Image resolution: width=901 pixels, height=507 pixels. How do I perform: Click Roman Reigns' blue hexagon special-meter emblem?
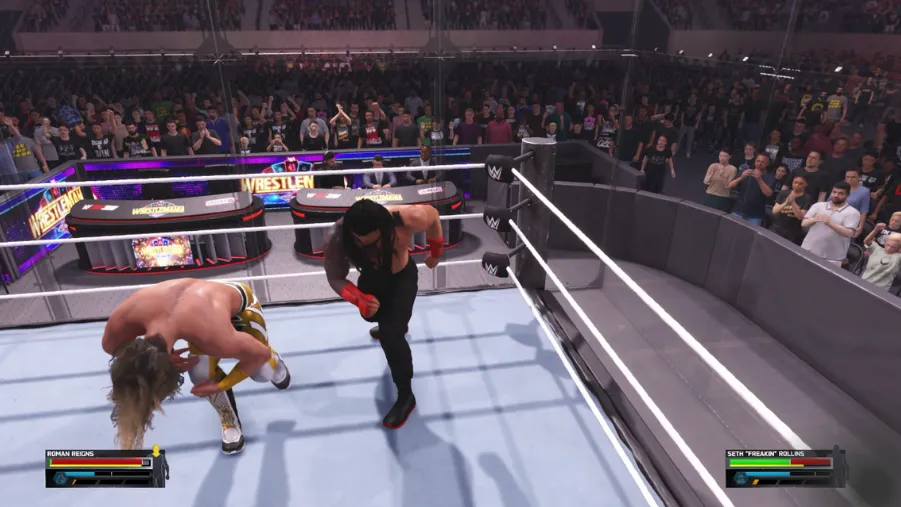60,478
